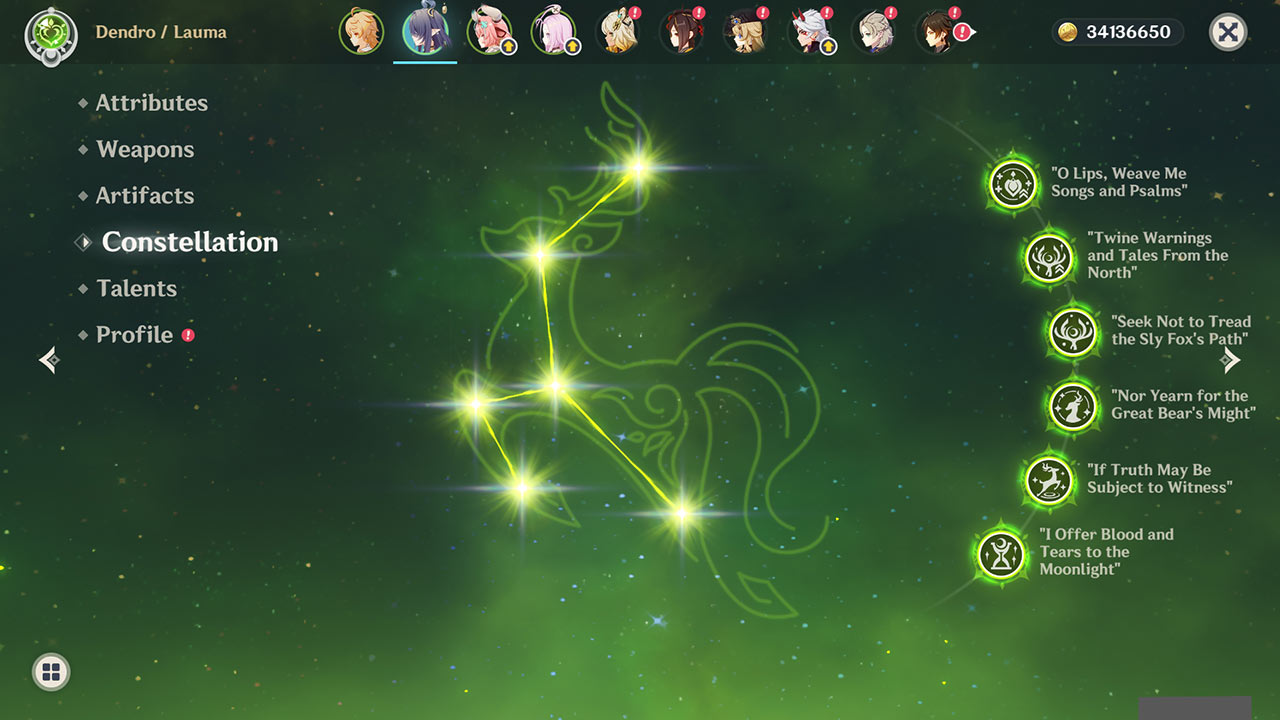Select the Artifacts menu entry
The width and height of the screenshot is (1280, 720).
point(145,196)
